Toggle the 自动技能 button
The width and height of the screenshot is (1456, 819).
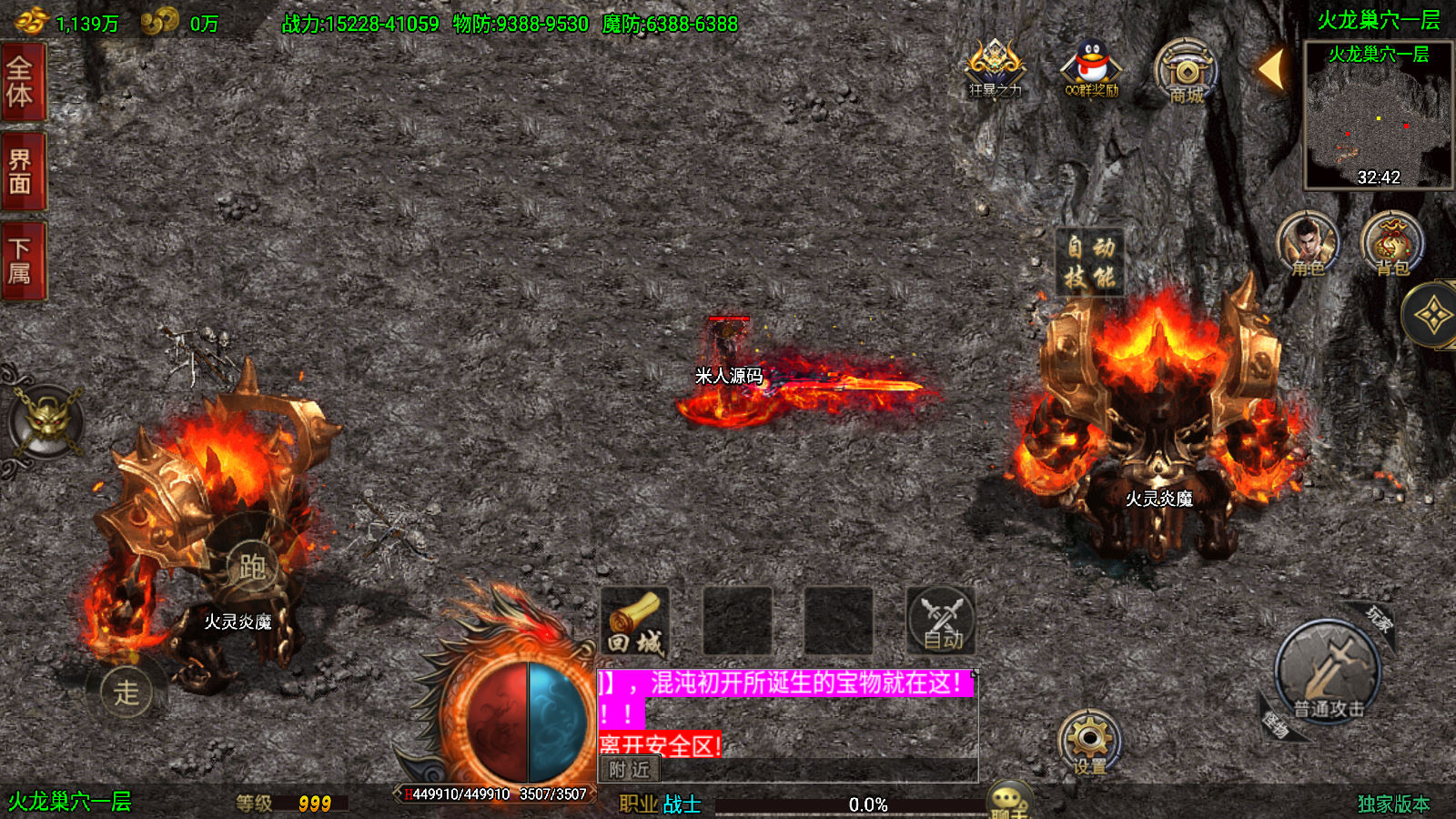pos(1090,262)
